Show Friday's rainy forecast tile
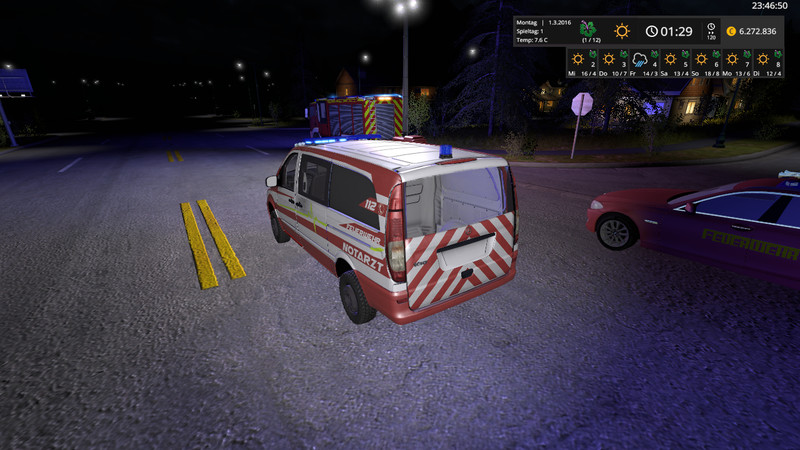The image size is (800, 450). tap(643, 62)
